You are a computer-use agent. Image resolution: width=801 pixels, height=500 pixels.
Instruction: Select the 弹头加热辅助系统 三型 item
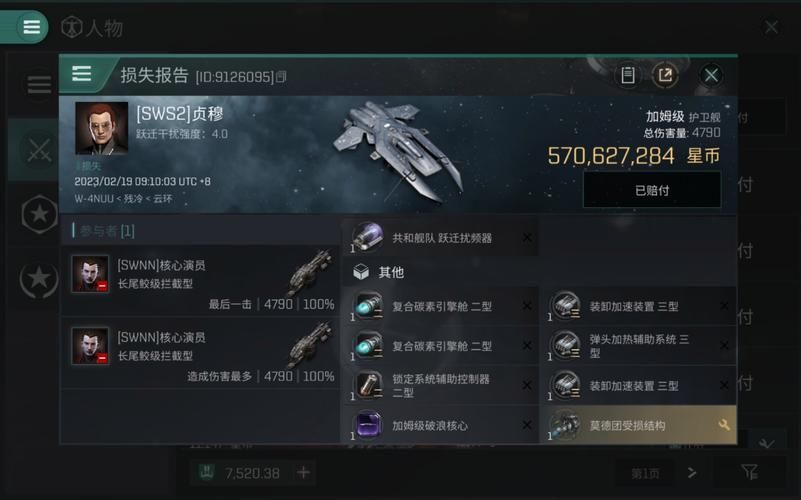[x=638, y=346]
